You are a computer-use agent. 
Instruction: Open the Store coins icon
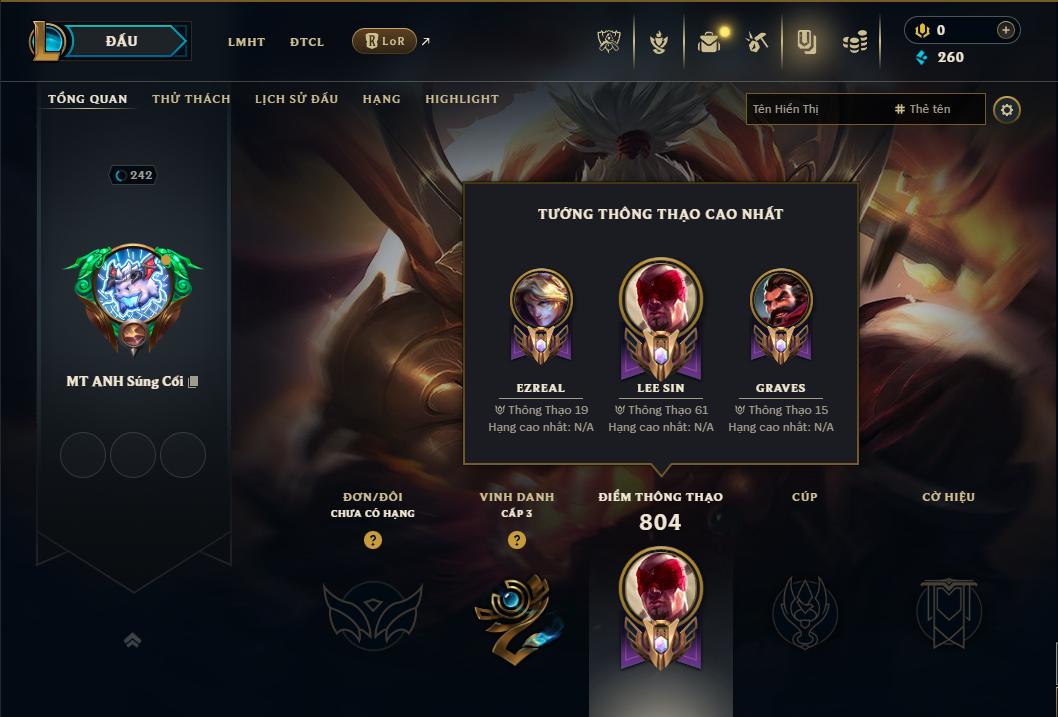tap(854, 42)
